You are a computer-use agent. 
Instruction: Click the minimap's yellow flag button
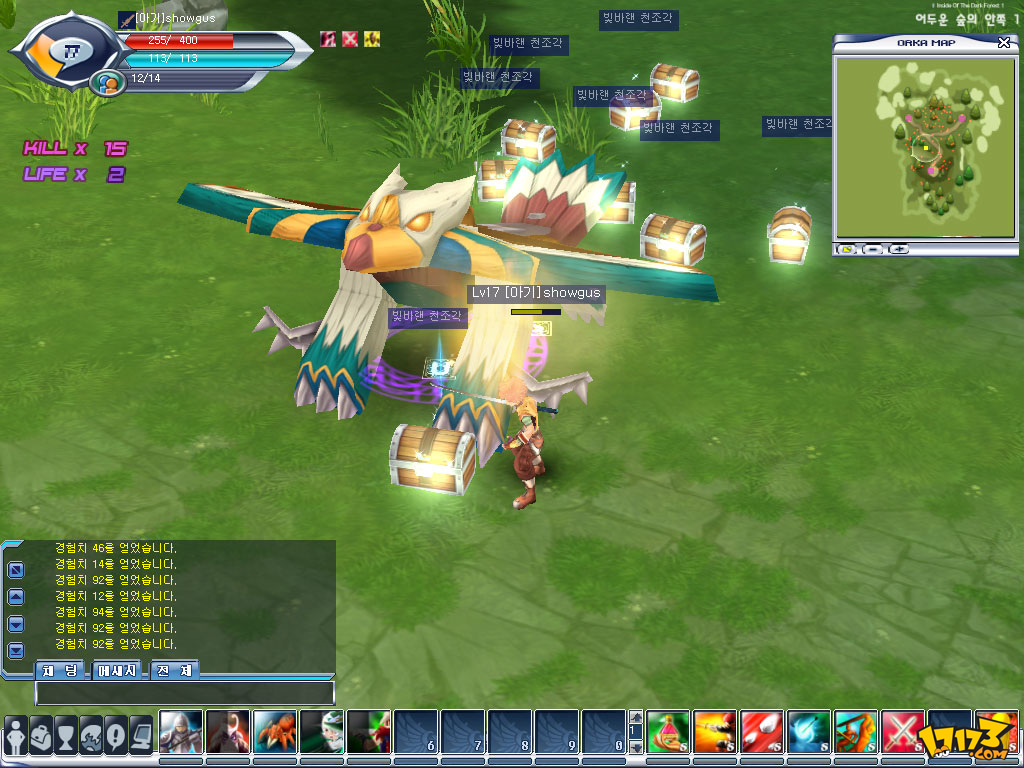coord(847,248)
